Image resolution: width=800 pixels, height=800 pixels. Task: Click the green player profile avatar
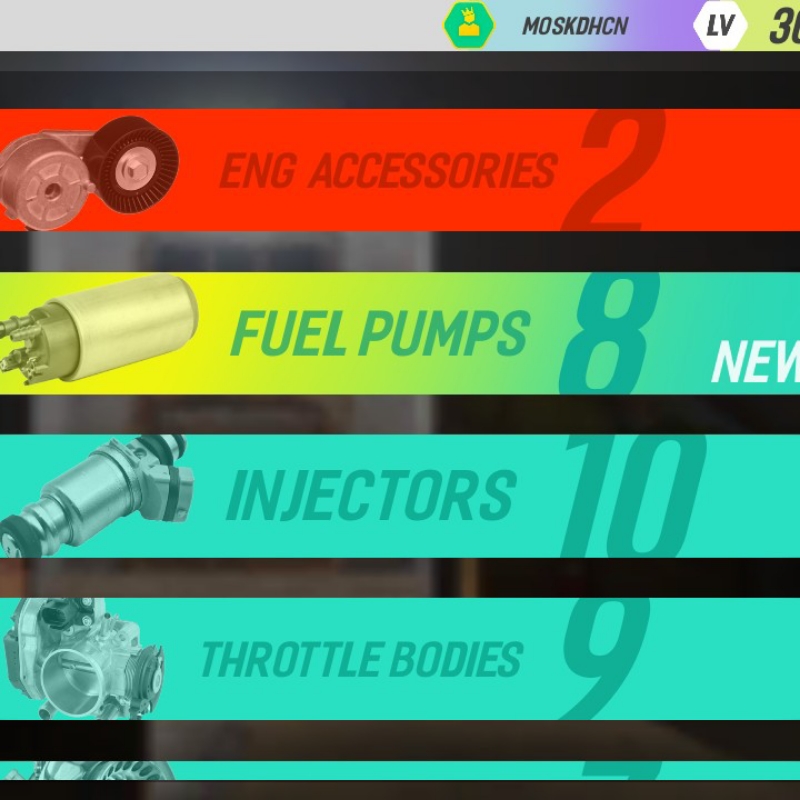[x=469, y=25]
